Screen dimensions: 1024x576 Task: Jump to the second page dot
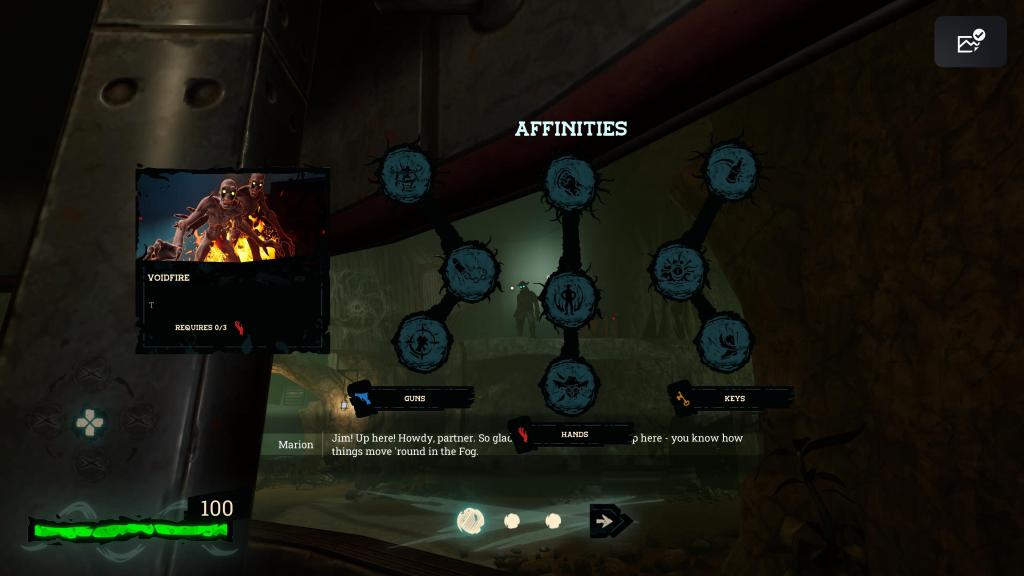[x=512, y=521]
